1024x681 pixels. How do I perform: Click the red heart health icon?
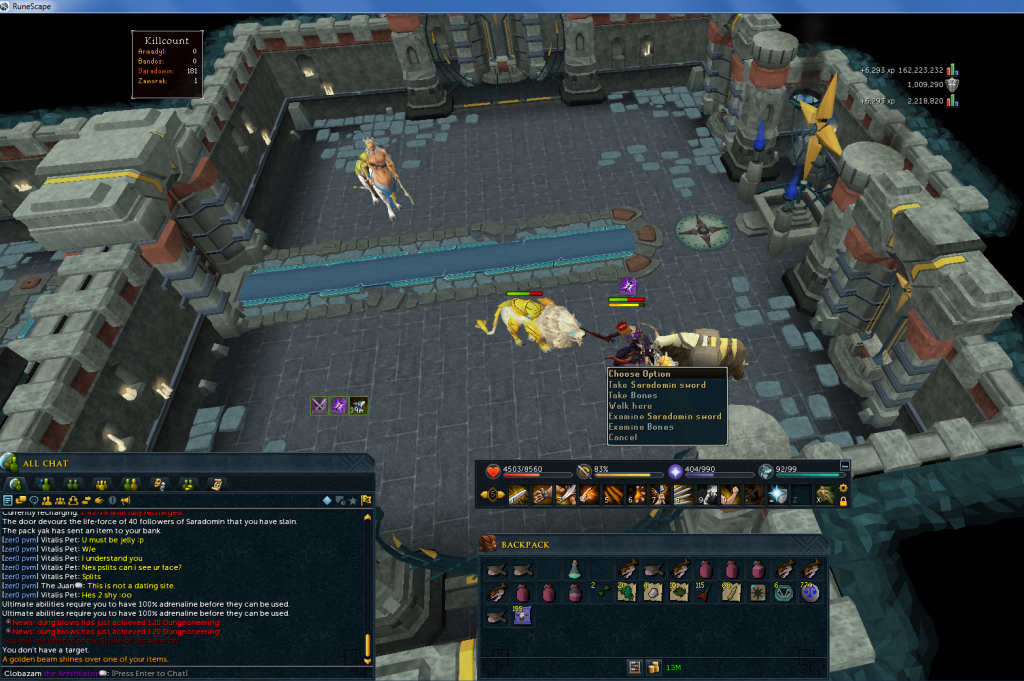click(x=493, y=471)
